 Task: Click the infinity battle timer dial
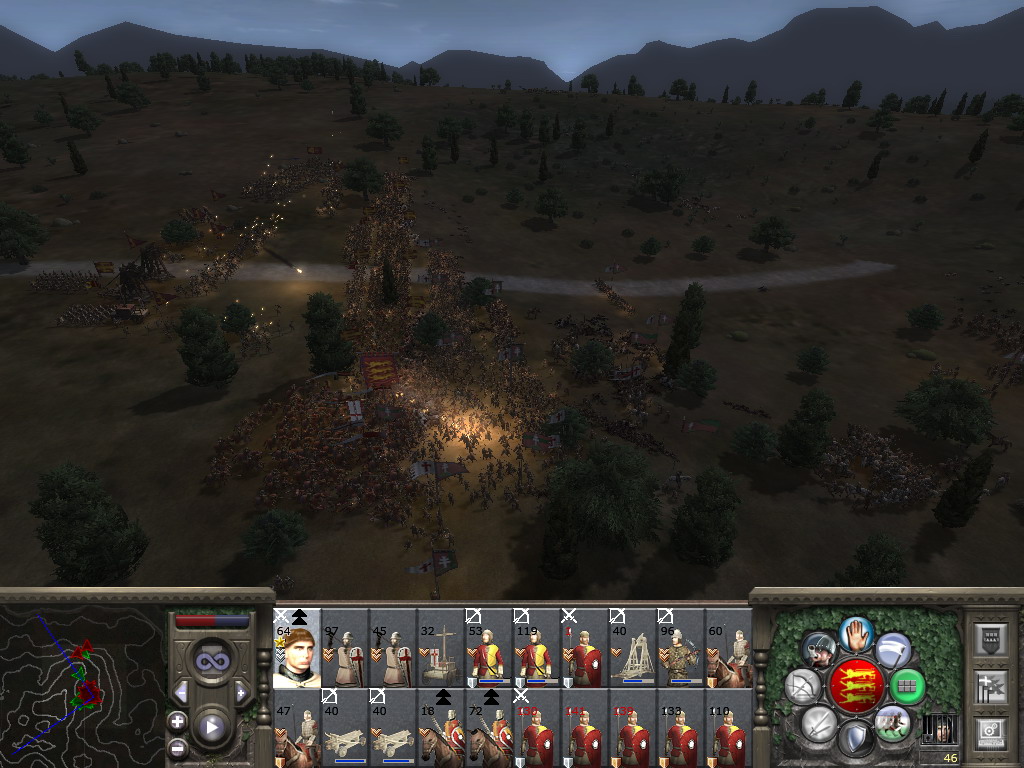point(210,660)
